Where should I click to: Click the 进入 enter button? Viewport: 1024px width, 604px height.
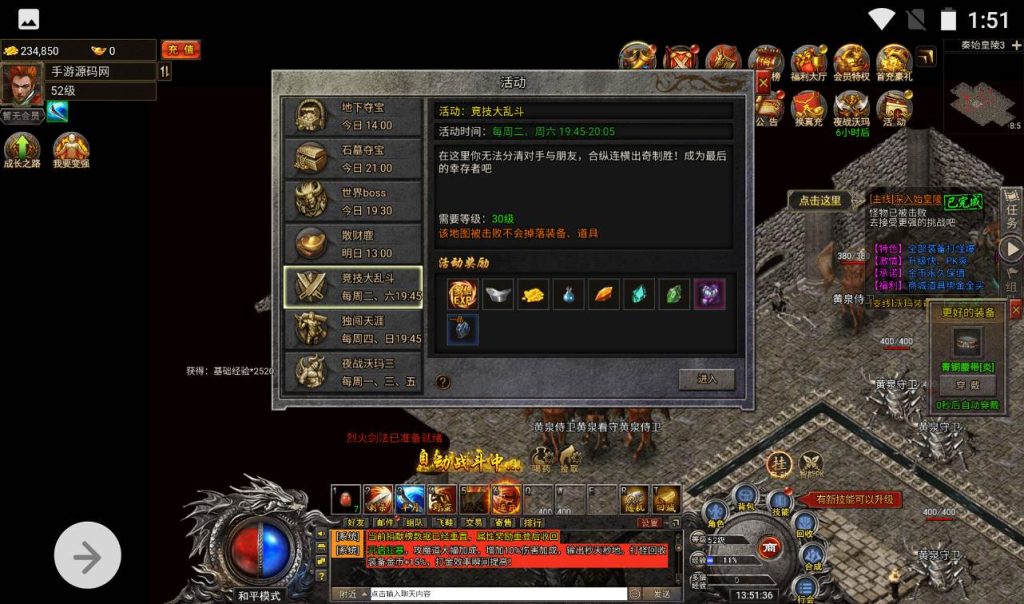(x=707, y=379)
